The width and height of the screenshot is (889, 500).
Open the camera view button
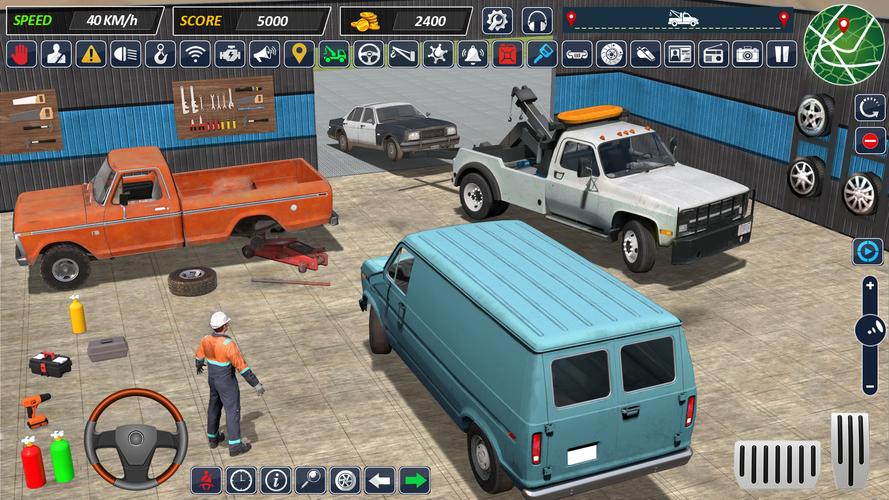(747, 54)
